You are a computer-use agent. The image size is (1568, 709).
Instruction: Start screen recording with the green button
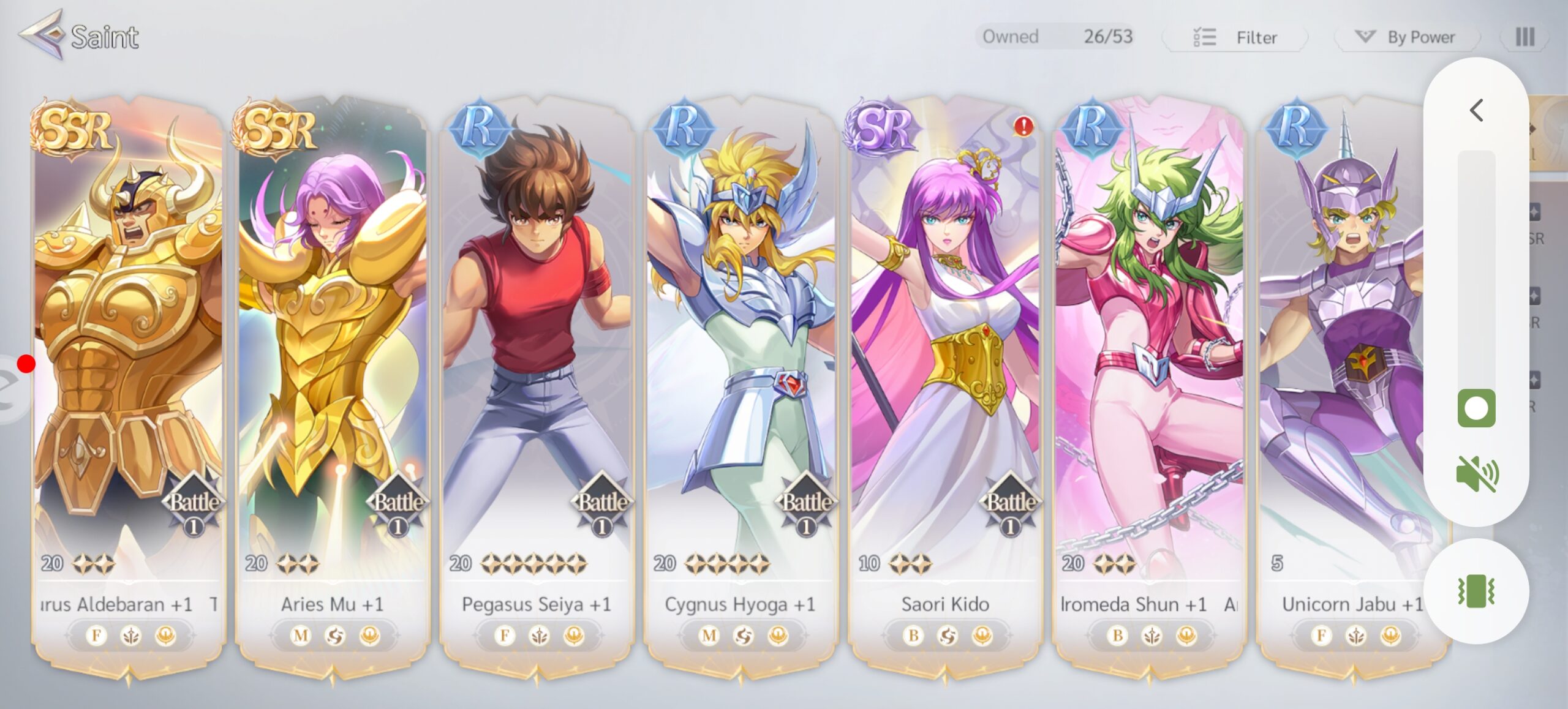tap(1476, 408)
